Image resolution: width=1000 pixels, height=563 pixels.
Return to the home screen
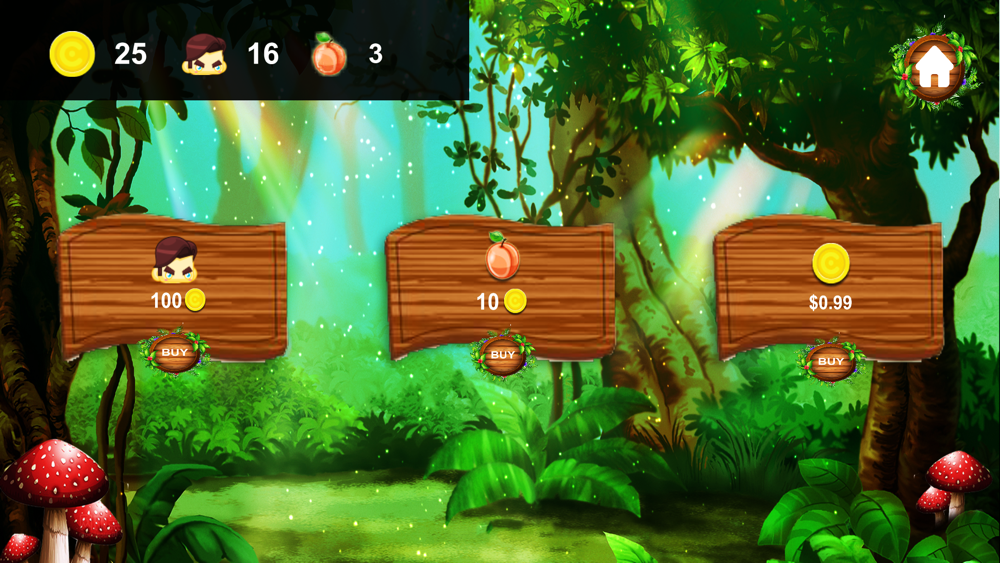(934, 67)
